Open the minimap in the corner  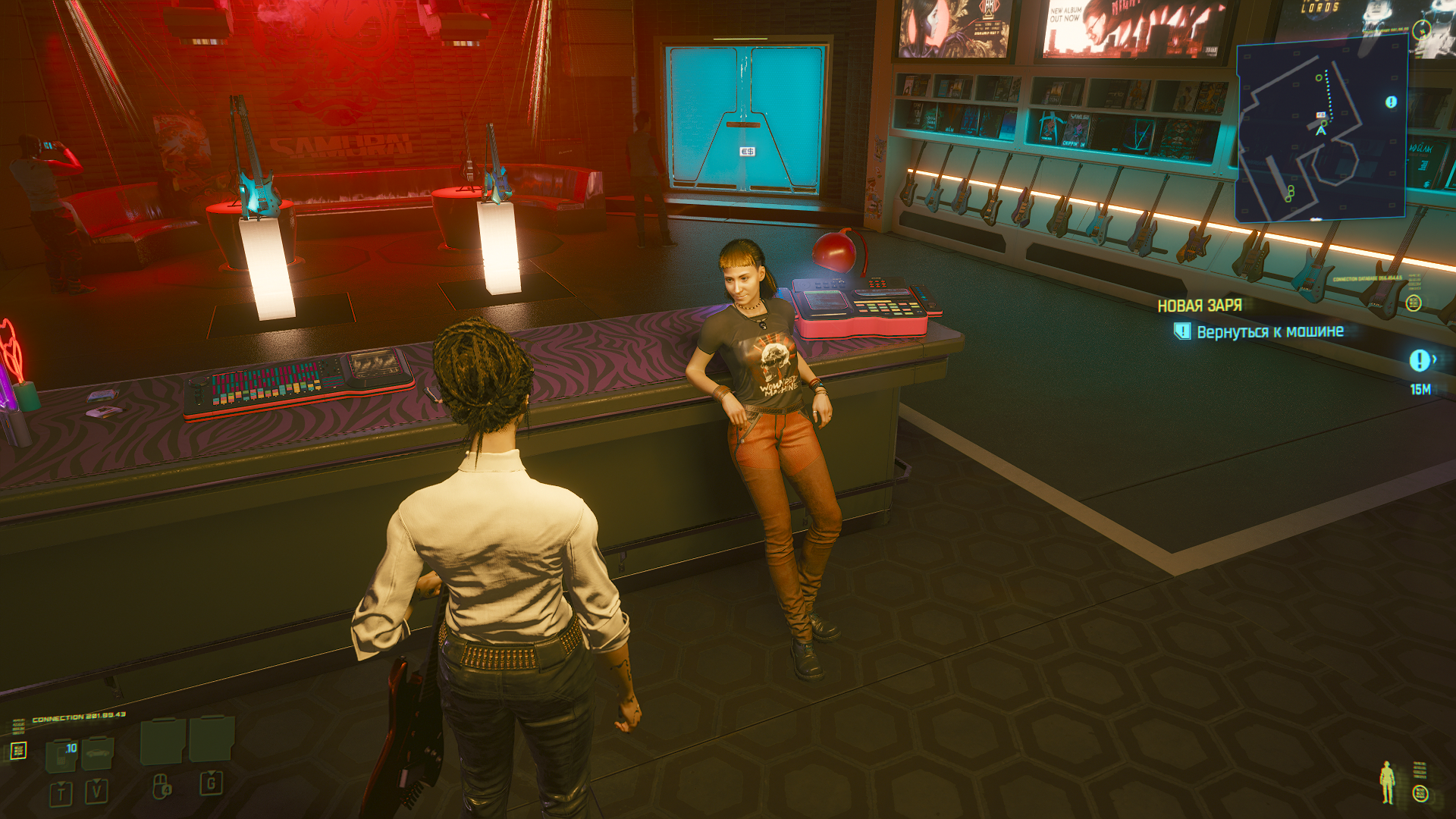point(1321,129)
